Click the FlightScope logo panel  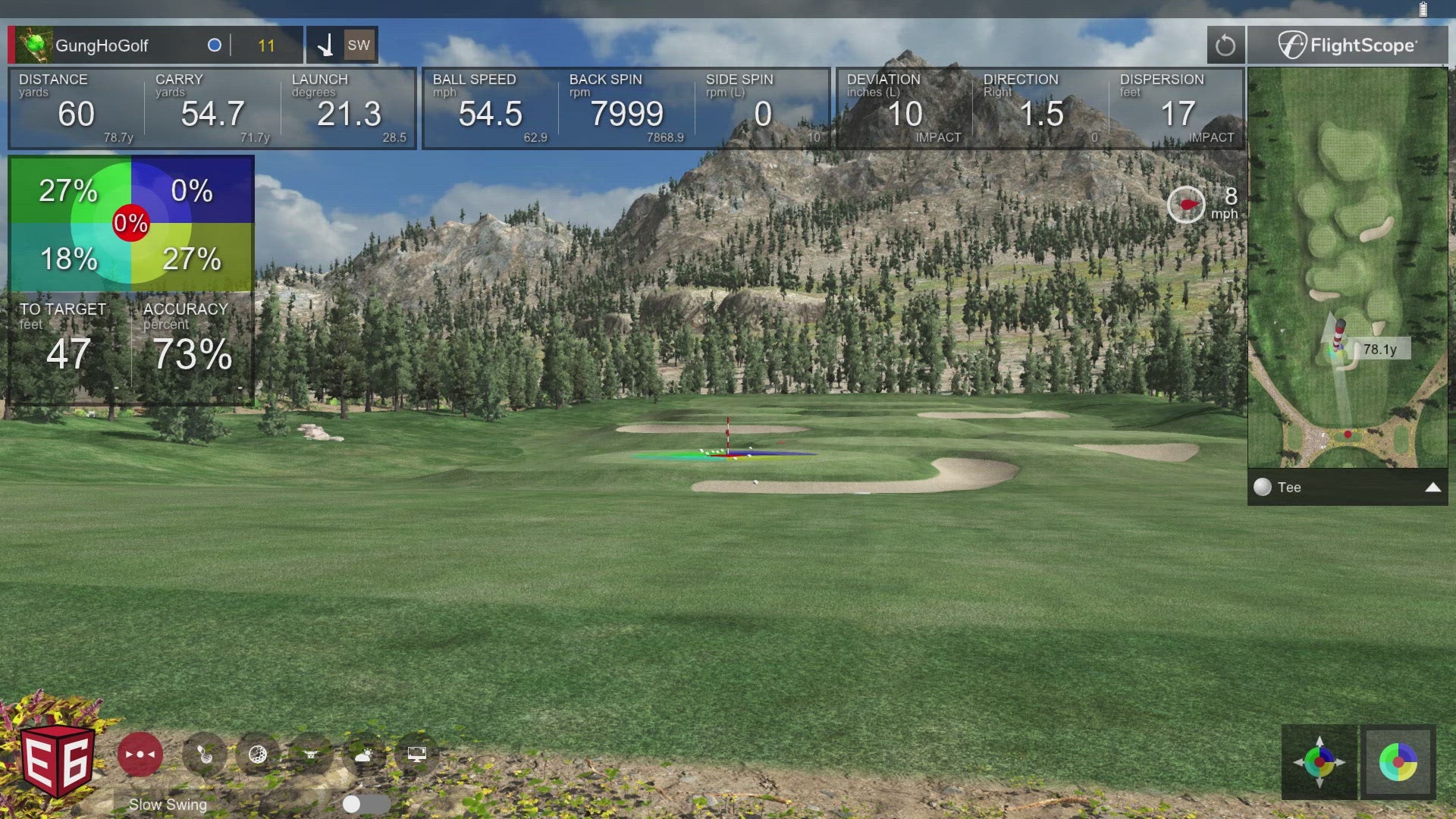tap(1347, 45)
